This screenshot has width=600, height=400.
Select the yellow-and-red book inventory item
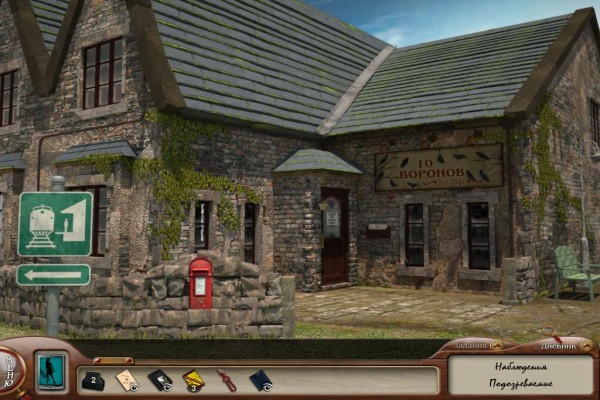point(193,380)
